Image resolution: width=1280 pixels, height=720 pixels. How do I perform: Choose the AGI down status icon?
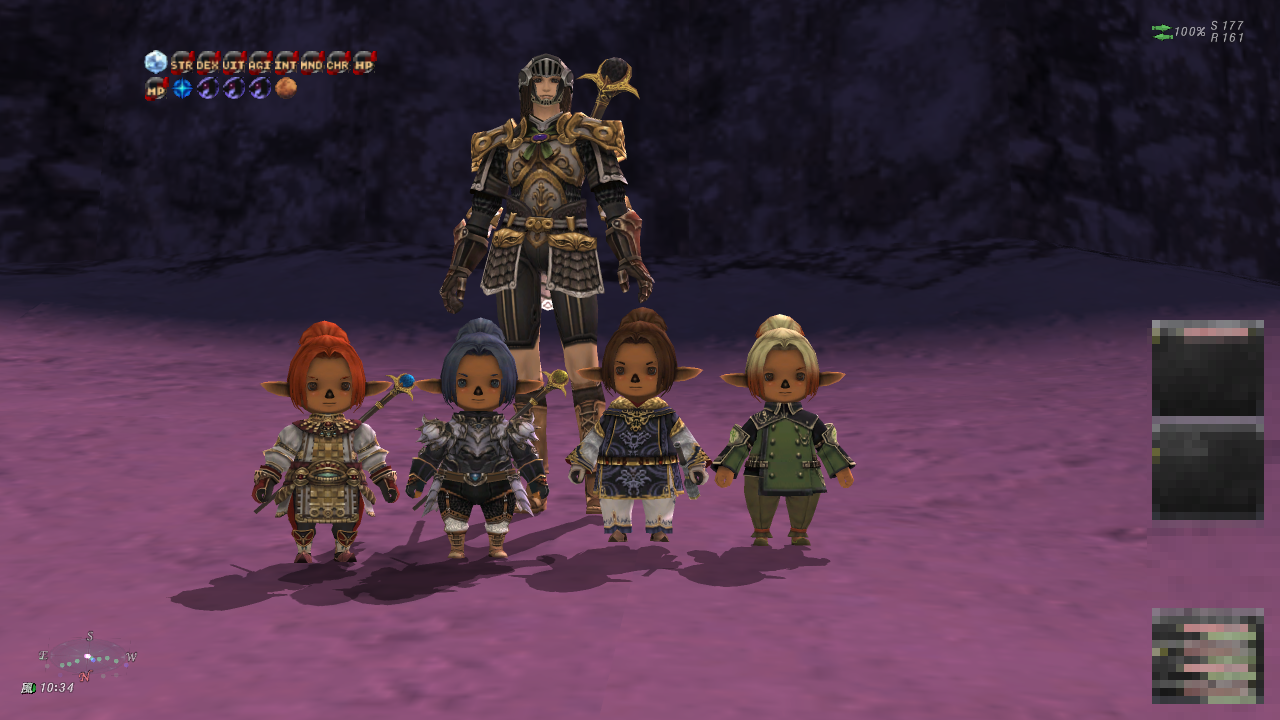pos(259,63)
